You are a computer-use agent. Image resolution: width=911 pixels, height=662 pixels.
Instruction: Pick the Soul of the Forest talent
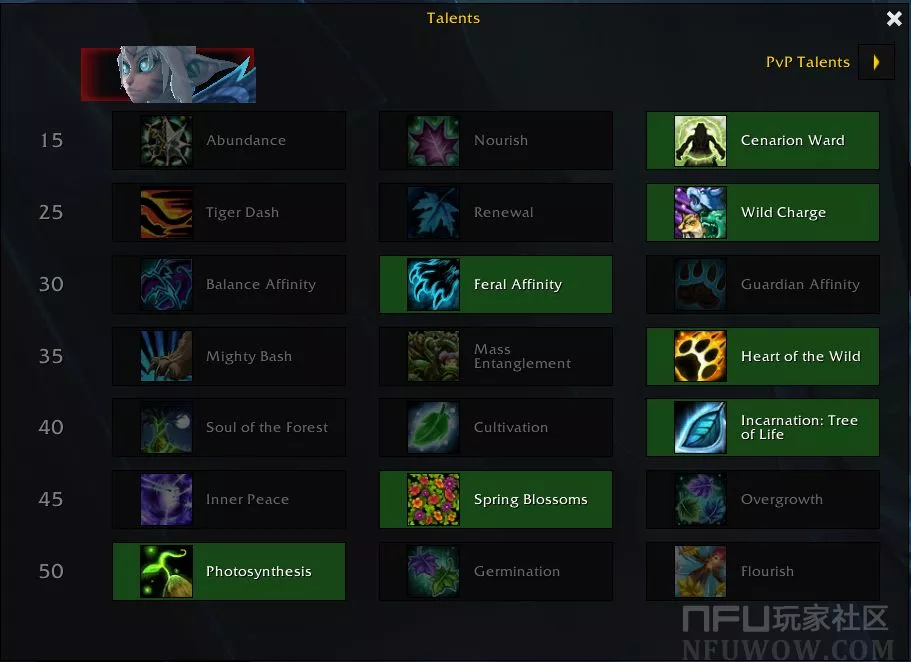pyautogui.click(x=229, y=427)
